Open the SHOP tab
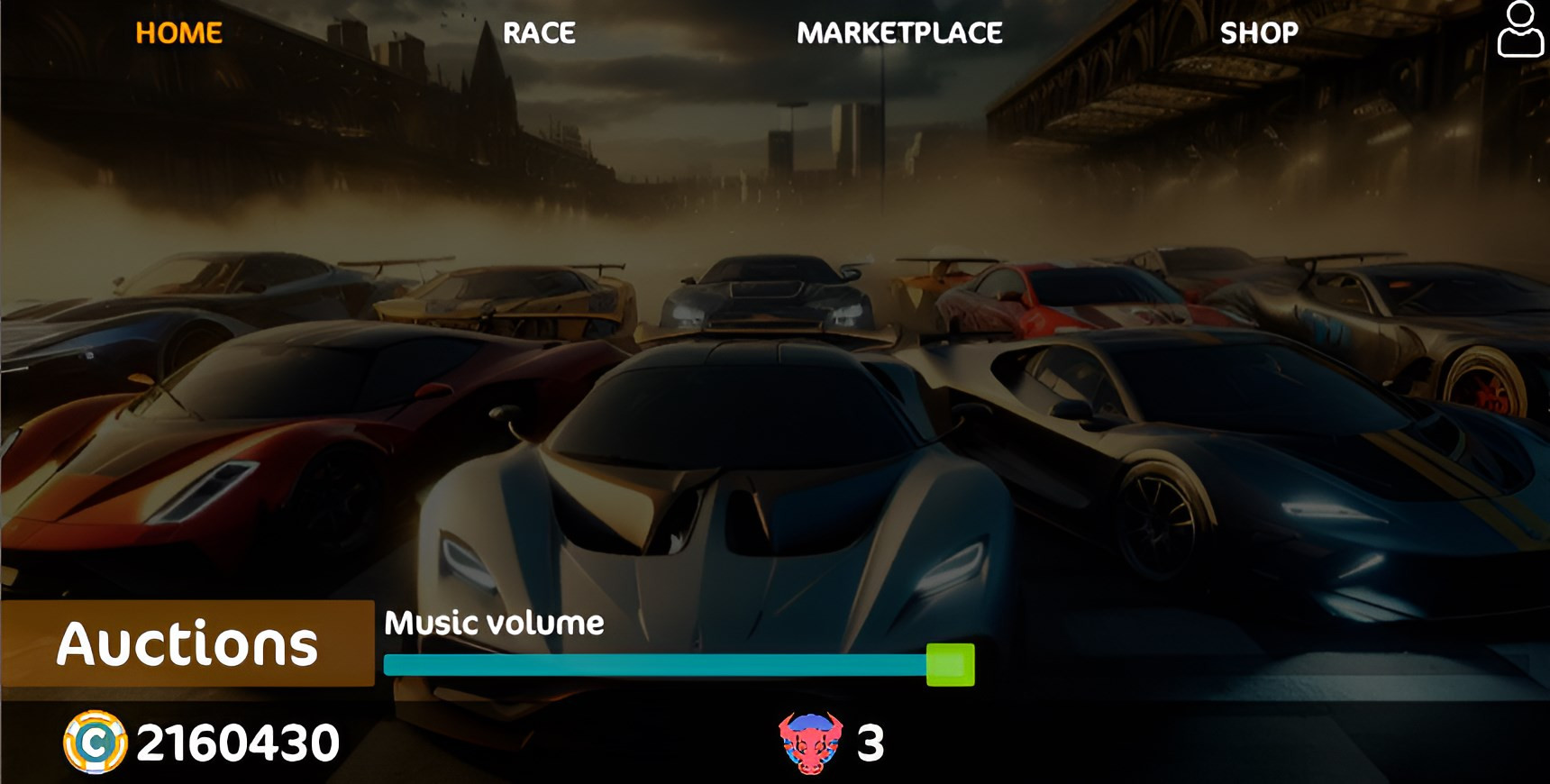Viewport: 1550px width, 784px height. pos(1259,33)
